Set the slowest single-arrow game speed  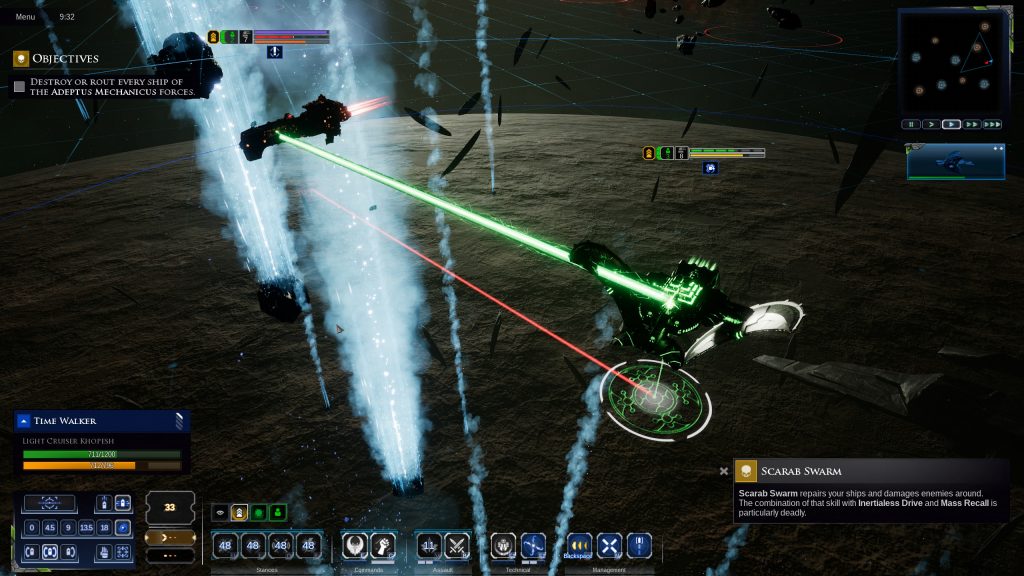(x=931, y=125)
